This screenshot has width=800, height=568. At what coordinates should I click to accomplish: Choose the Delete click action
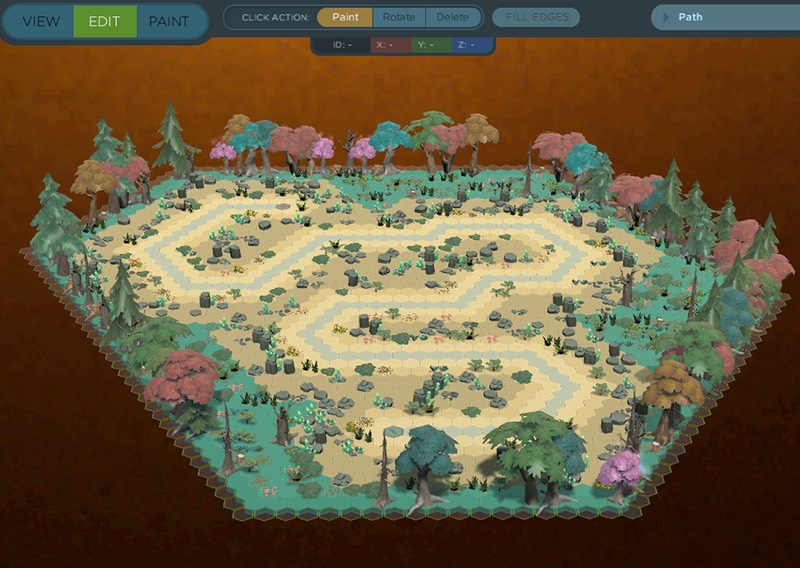452,17
